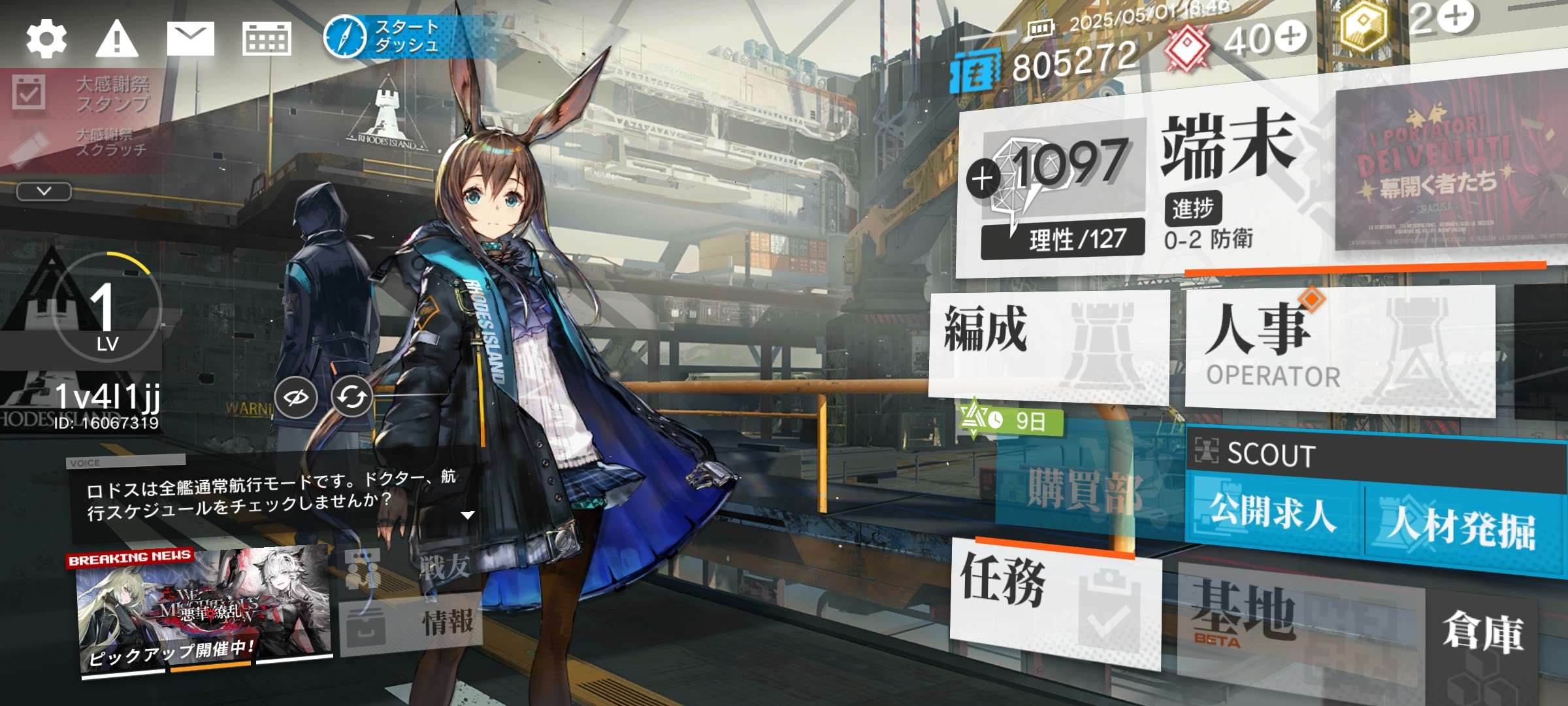1568x706 pixels.
Task: Hide the interface with the eye icon
Action: coord(296,397)
